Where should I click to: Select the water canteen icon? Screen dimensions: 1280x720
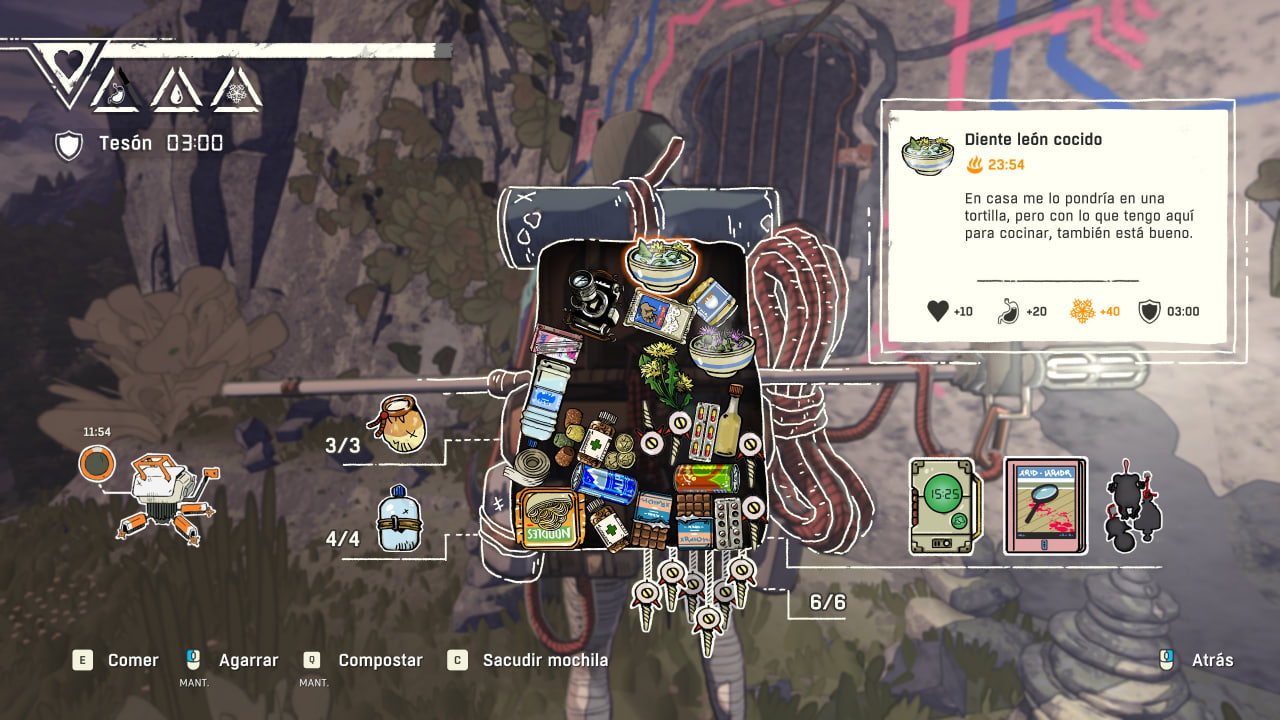point(397,518)
